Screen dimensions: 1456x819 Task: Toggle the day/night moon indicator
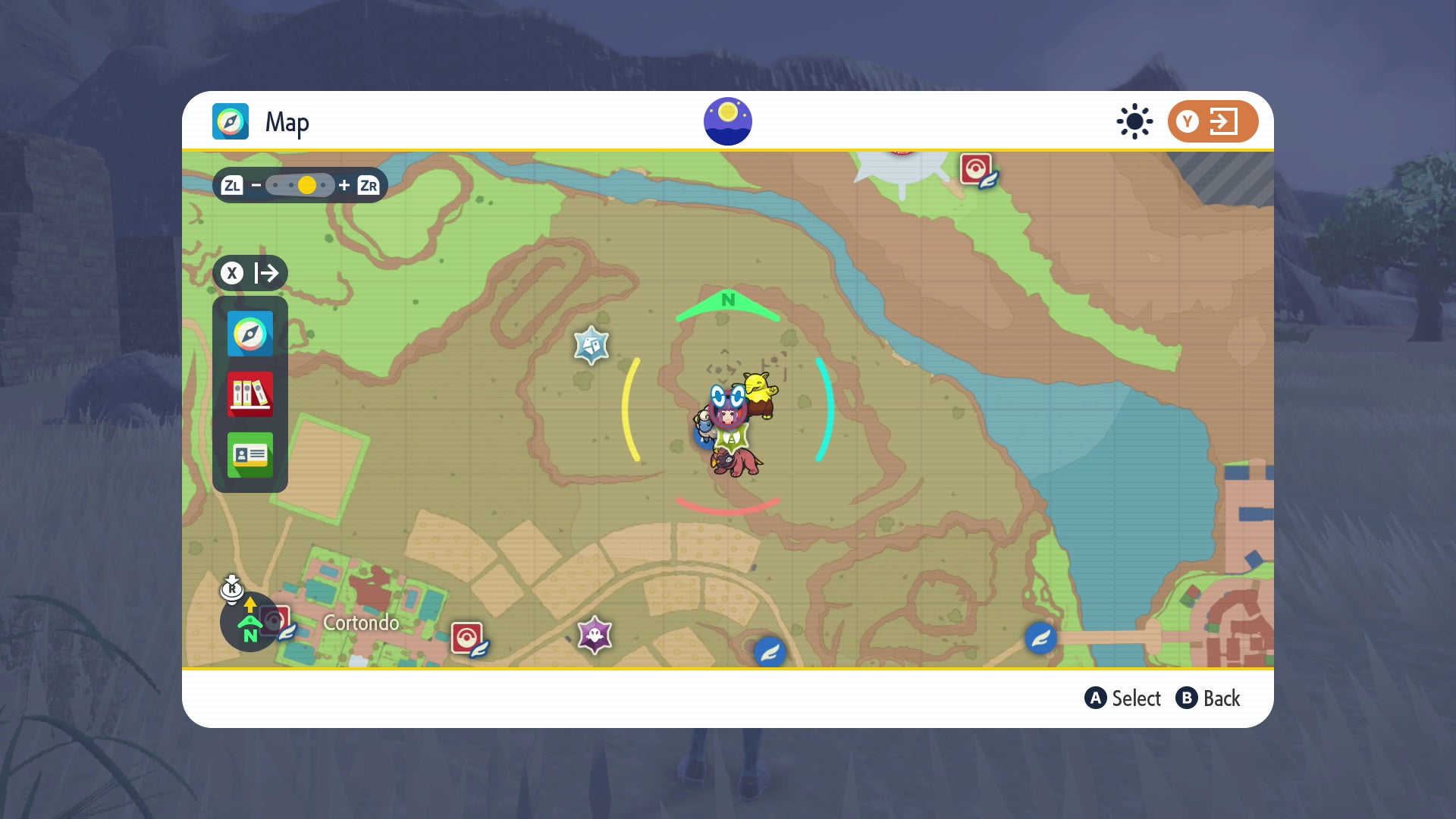click(728, 121)
